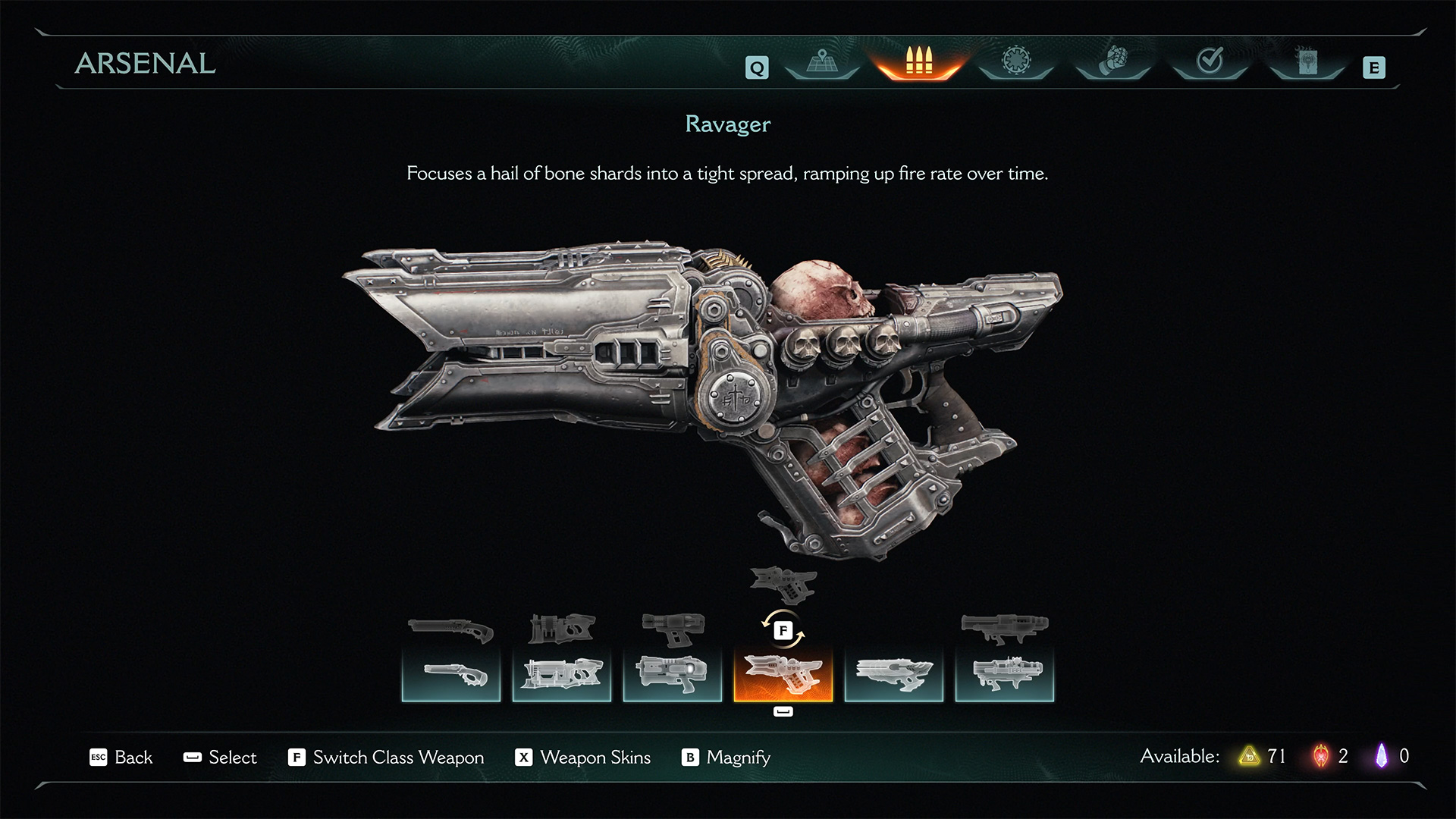Pick the bulky plasma gun slot
Image resolution: width=1456 pixels, height=819 pixels.
[673, 674]
